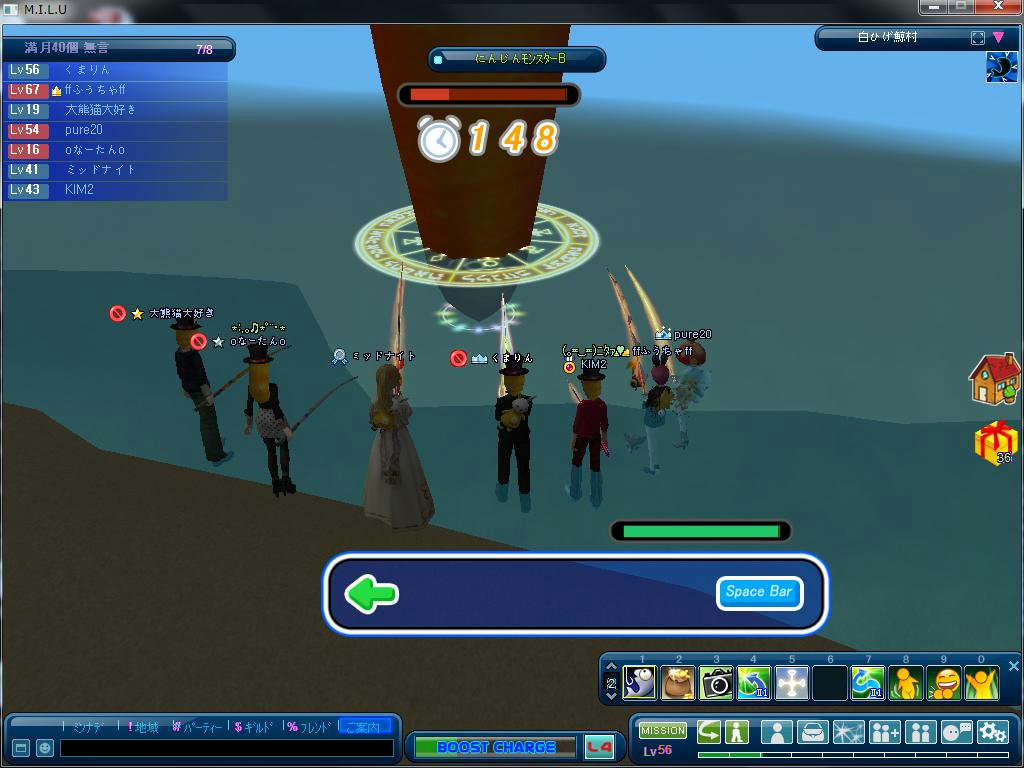This screenshot has height=768, width=1024.
Task: Select the ご案内 chat tab
Action: pos(366,727)
